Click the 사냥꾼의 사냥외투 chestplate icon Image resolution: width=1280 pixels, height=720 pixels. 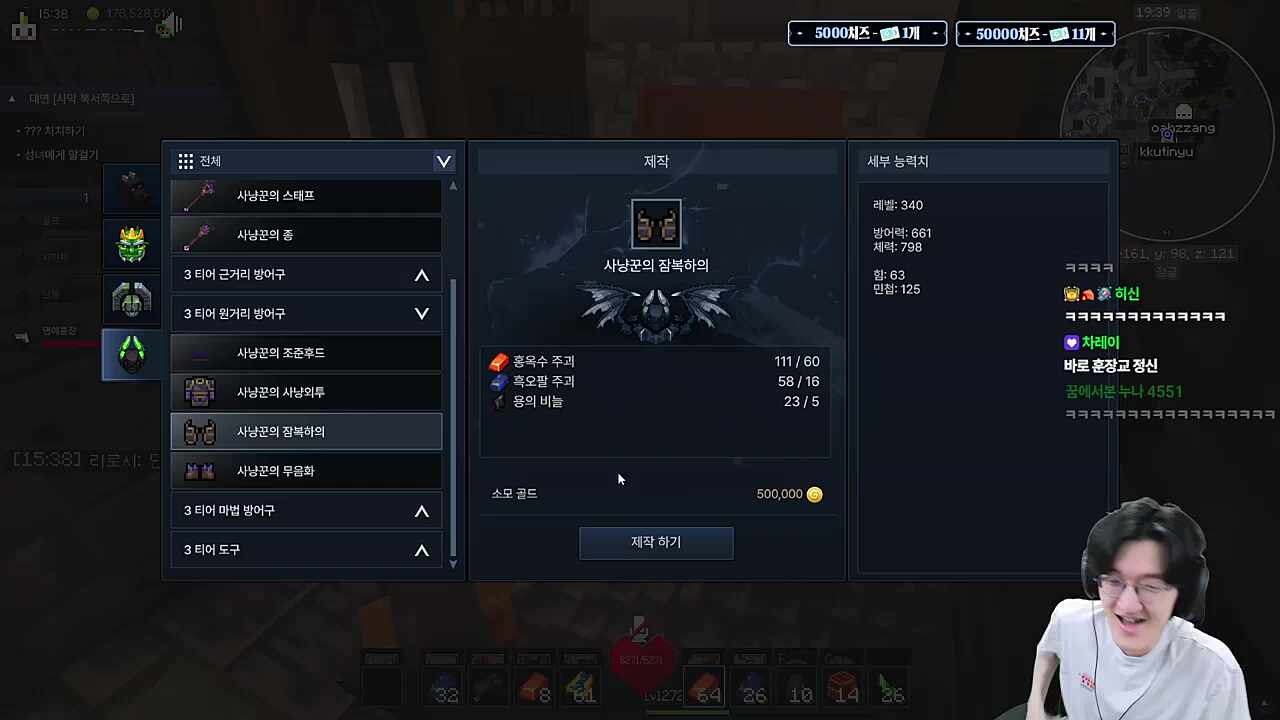pyautogui.click(x=199, y=392)
